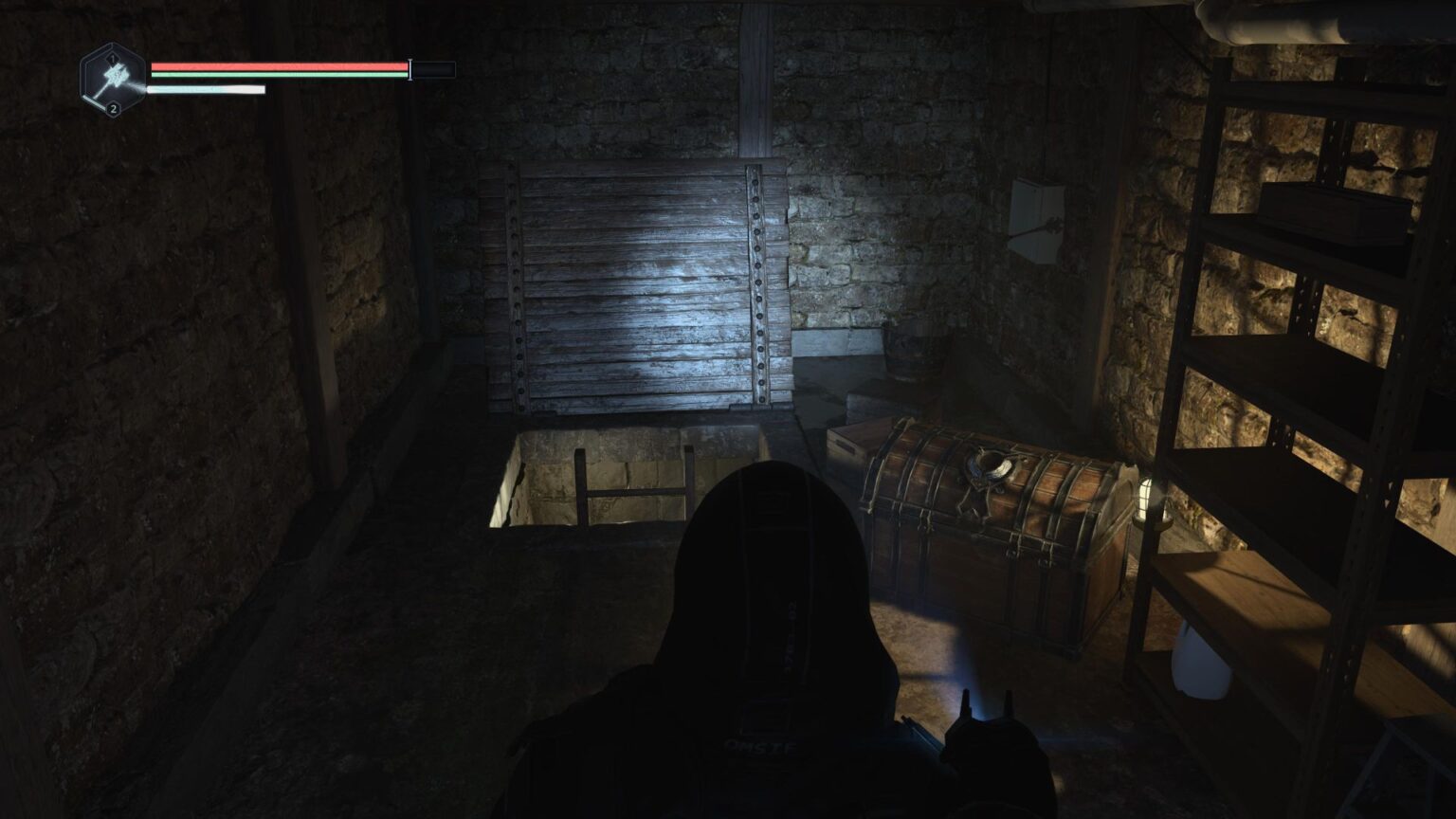1456x819 pixels.
Task: Click the lantern glowing beside the chest
Action: 1151,498
